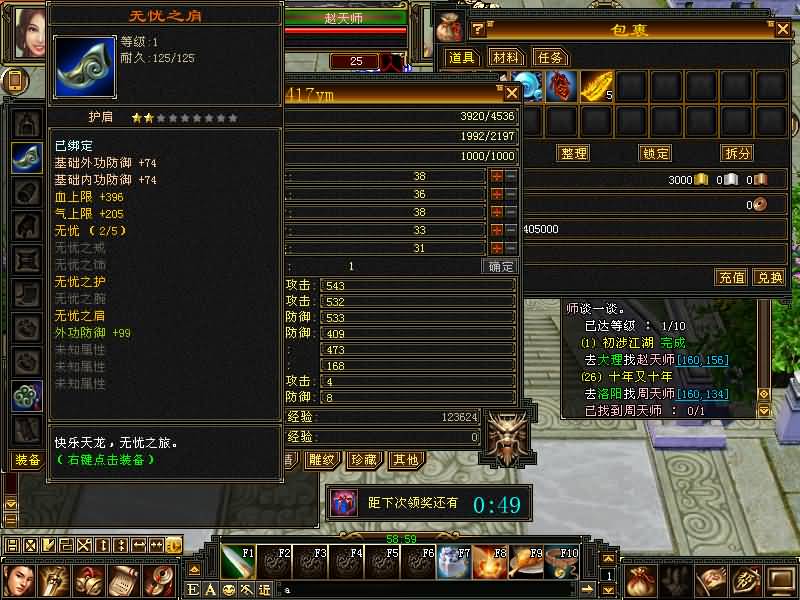800x600 pixels.
Task: Open the 珍藏 tab
Action: coord(363,460)
